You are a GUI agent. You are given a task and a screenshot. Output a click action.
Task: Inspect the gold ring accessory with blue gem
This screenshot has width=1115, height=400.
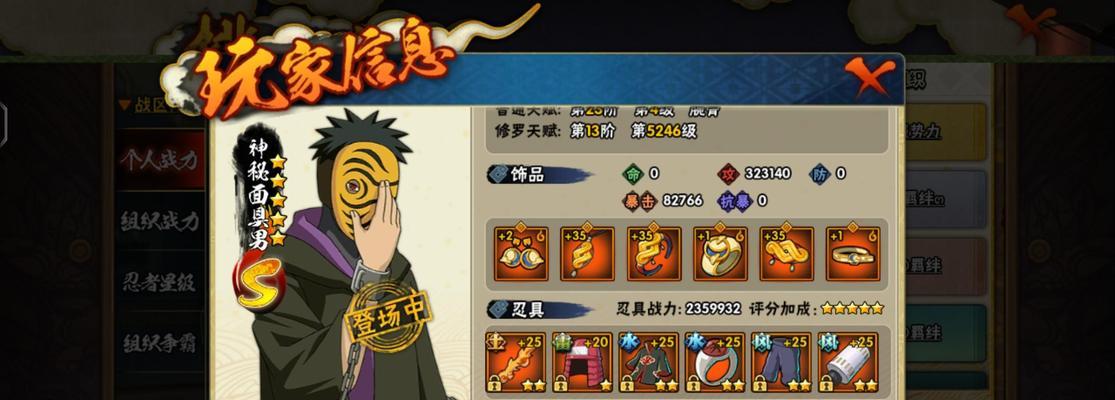(x=720, y=254)
